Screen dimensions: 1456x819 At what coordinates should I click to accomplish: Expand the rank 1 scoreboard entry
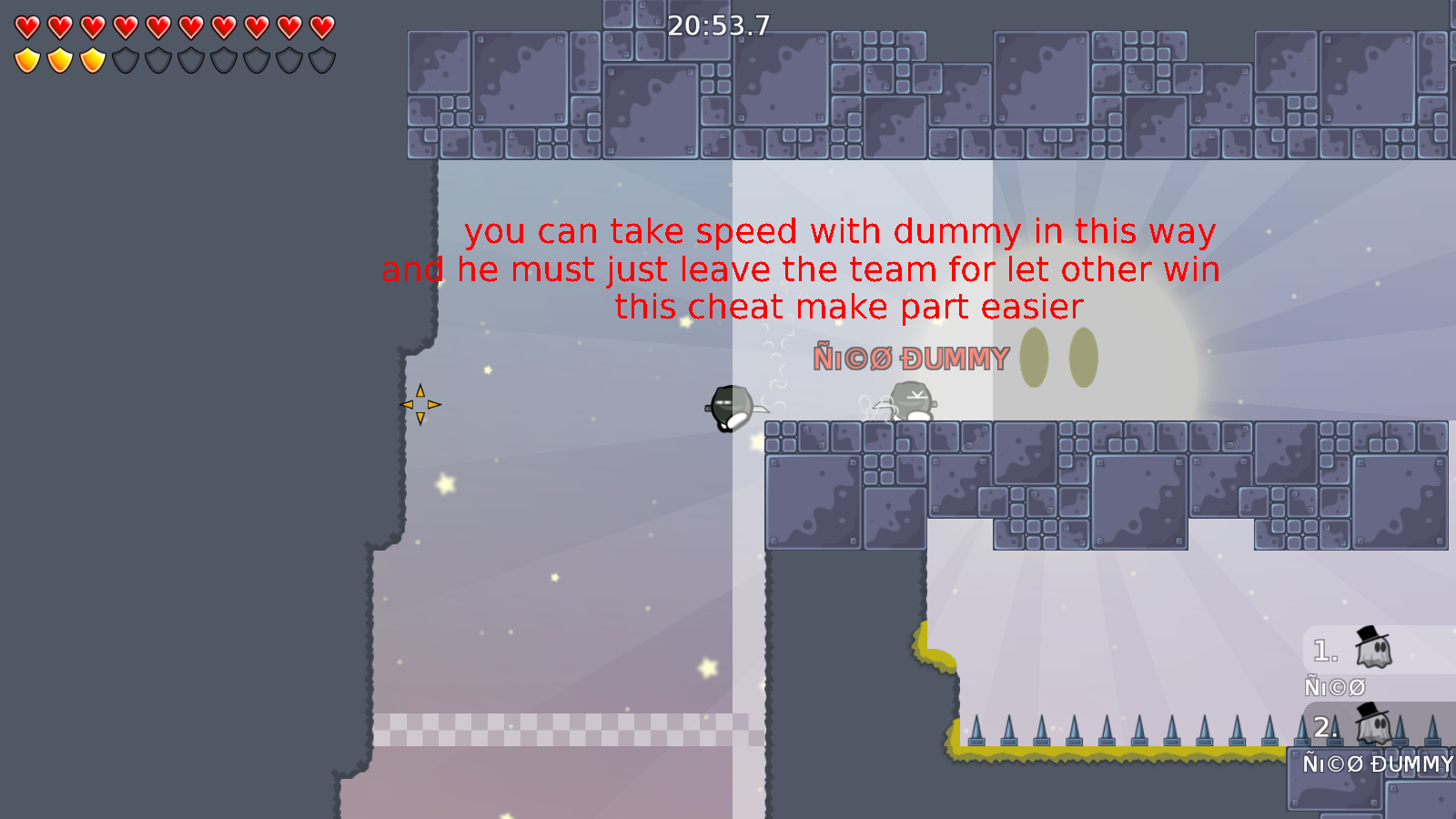pos(1347,651)
